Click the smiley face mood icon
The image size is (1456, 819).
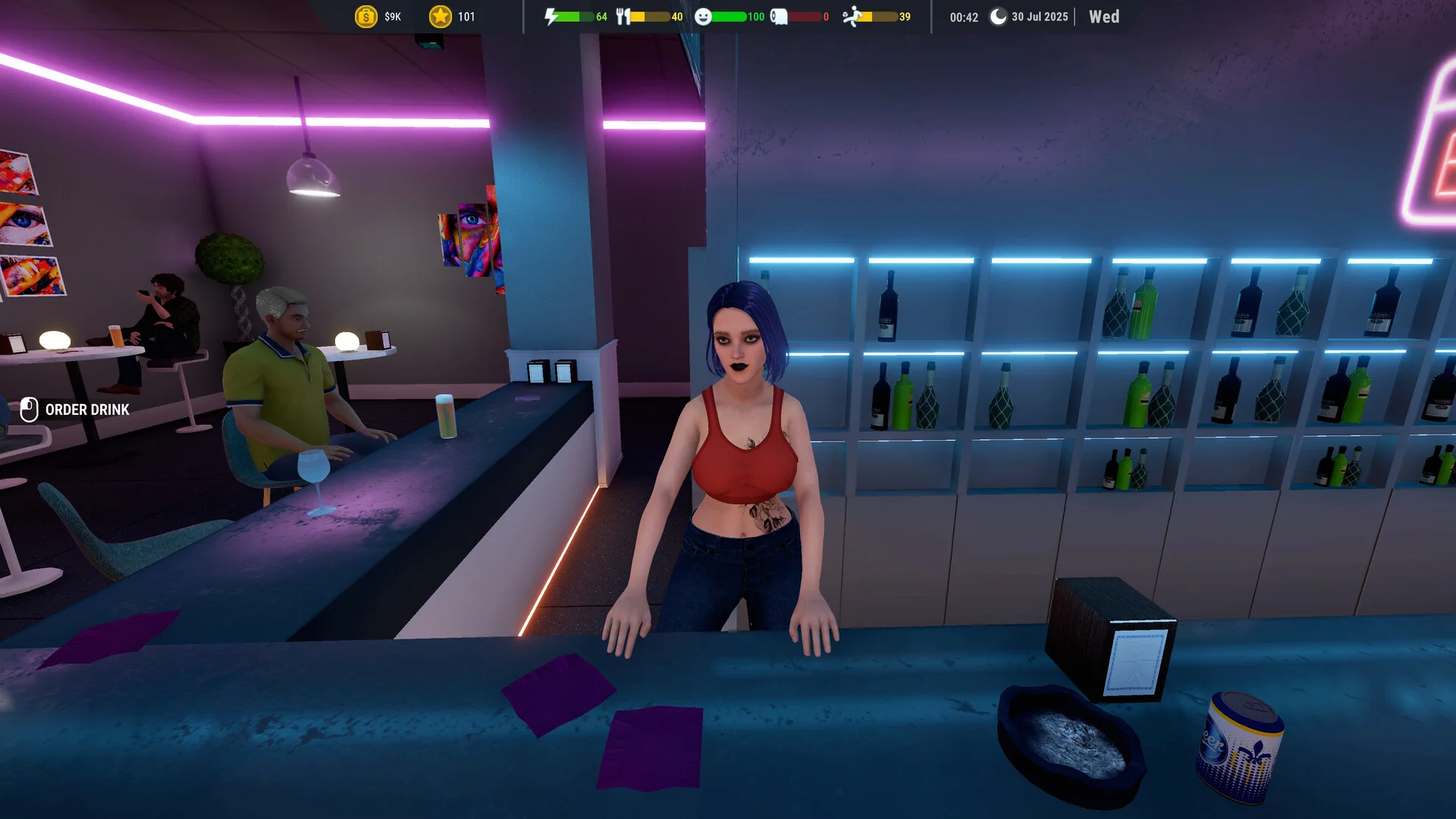pyautogui.click(x=703, y=17)
